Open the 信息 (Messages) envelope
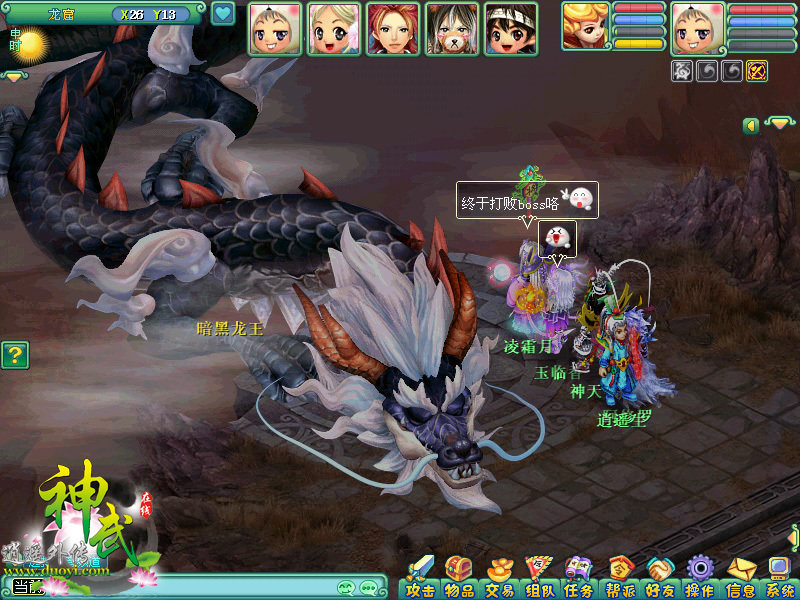The height and width of the screenshot is (600, 800). coord(740,578)
